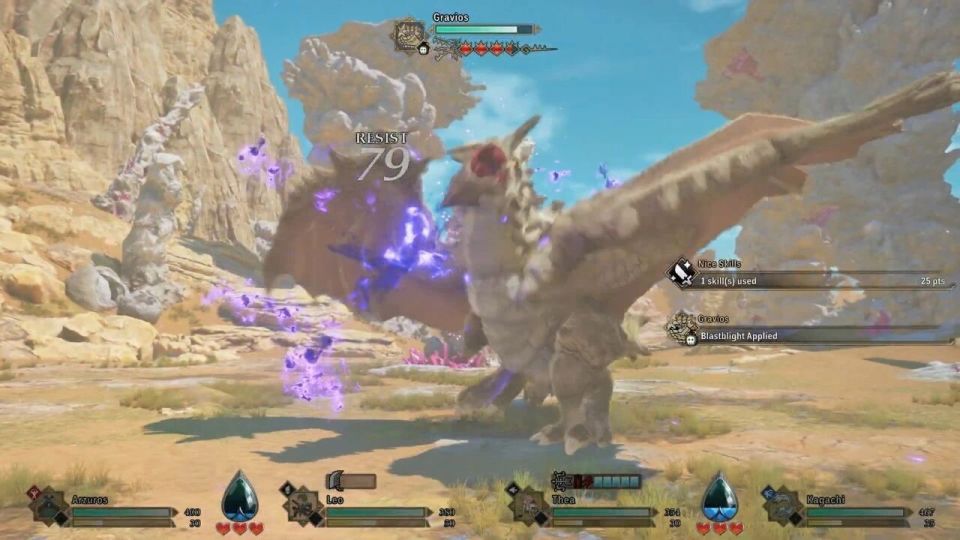This screenshot has height=540, width=960.
Task: Select Thea's party portrait
Action: coord(529,506)
